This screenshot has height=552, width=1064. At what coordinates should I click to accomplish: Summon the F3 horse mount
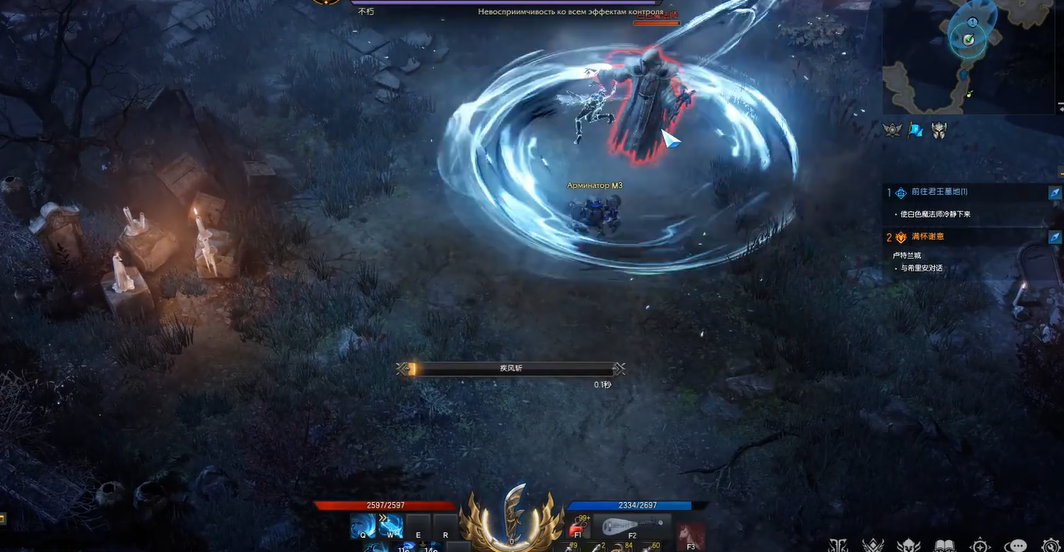pos(690,535)
